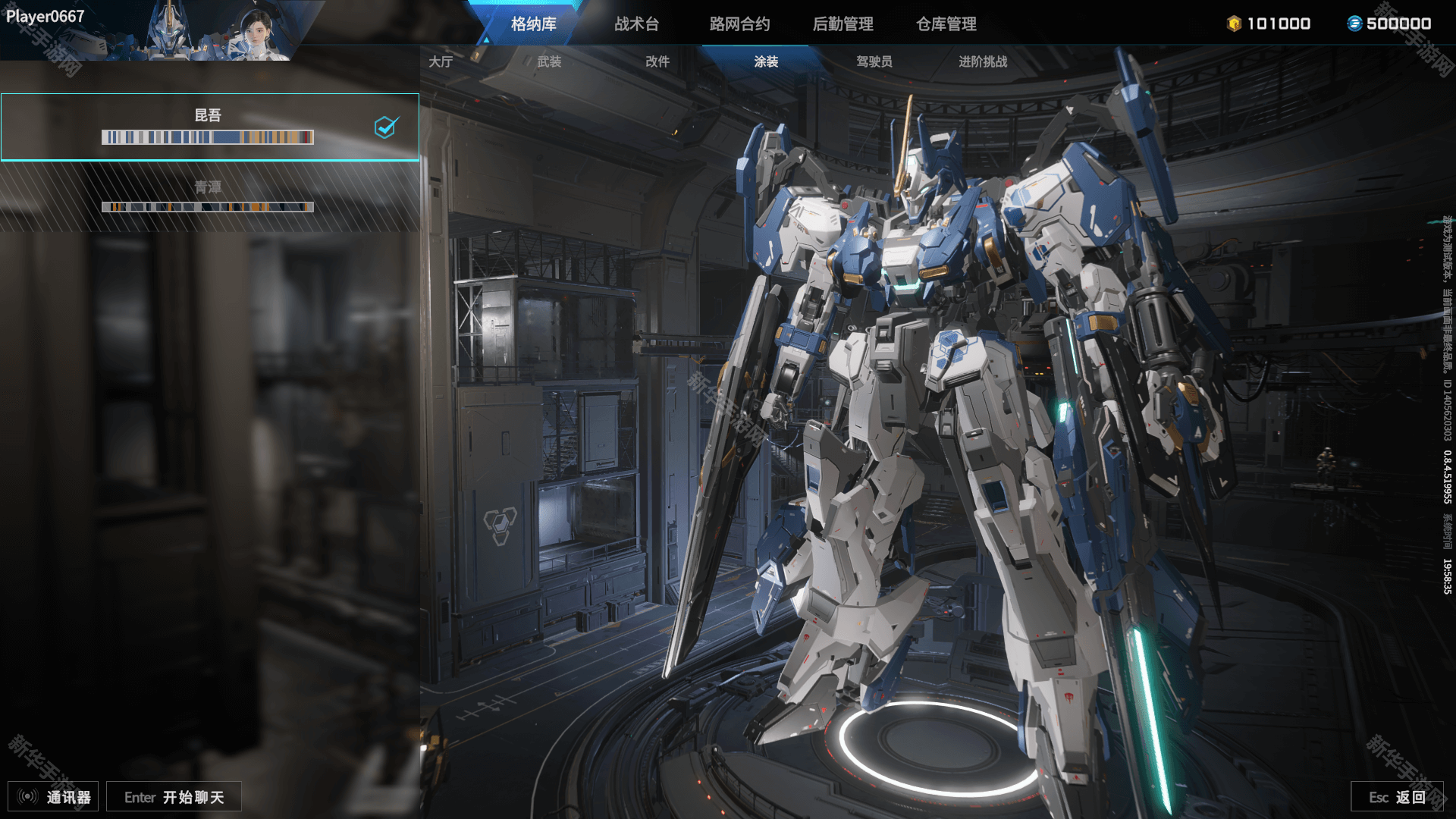Click the blue currency icon
Viewport: 1456px width, 819px height.
pyautogui.click(x=1354, y=24)
